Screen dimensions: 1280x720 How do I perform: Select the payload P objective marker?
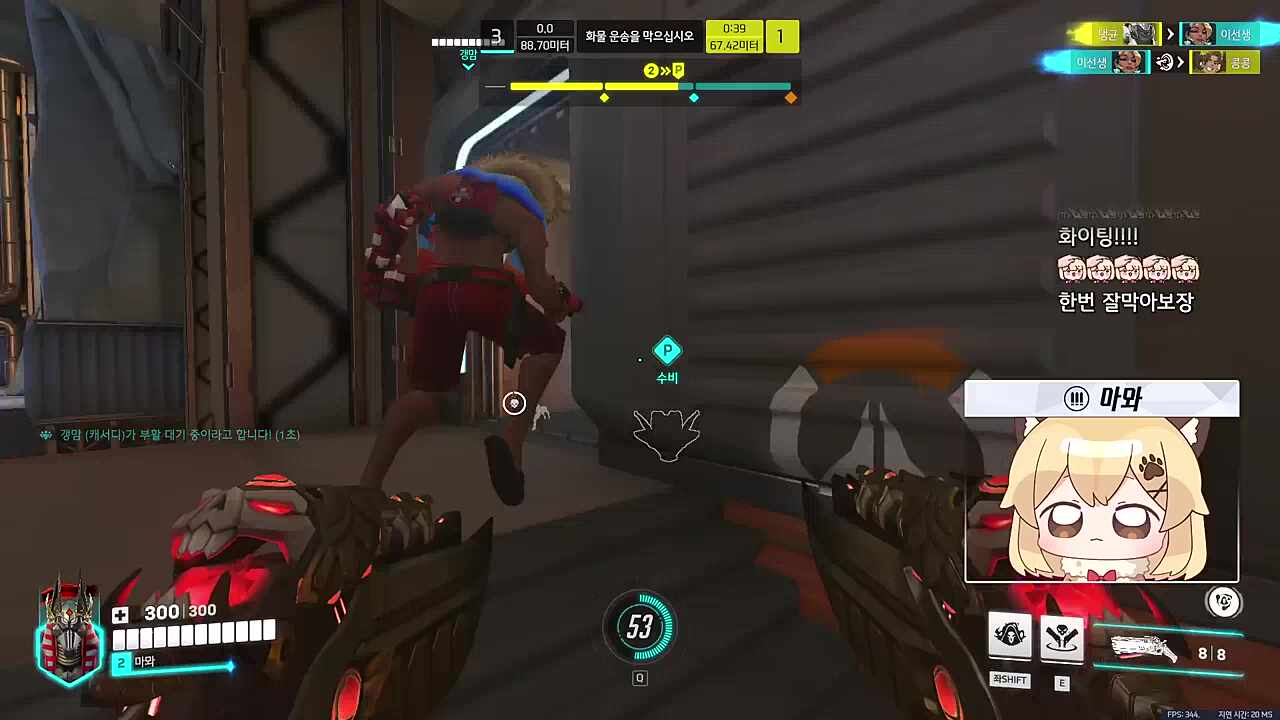point(667,351)
